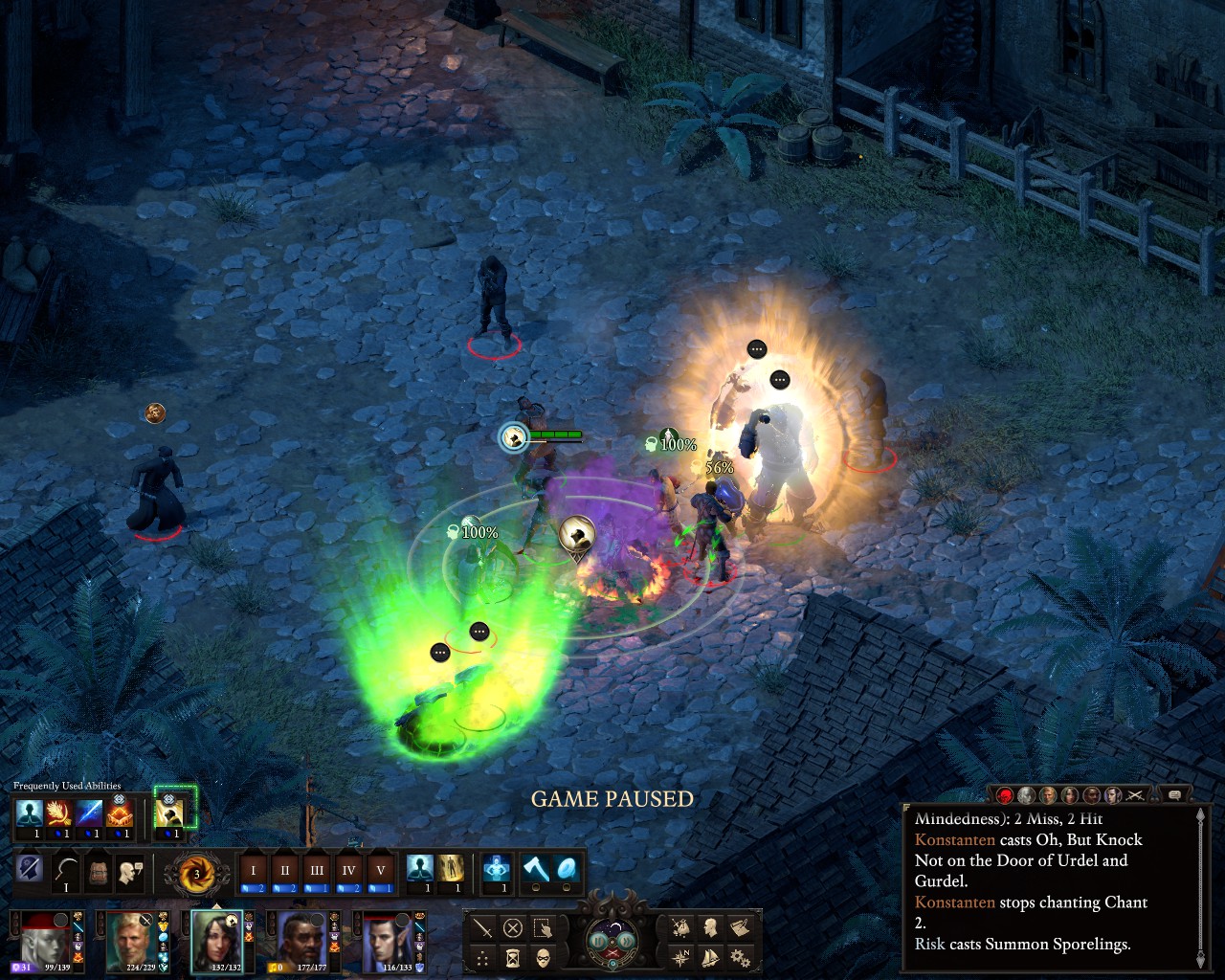Click the attack sword command button

(483, 927)
